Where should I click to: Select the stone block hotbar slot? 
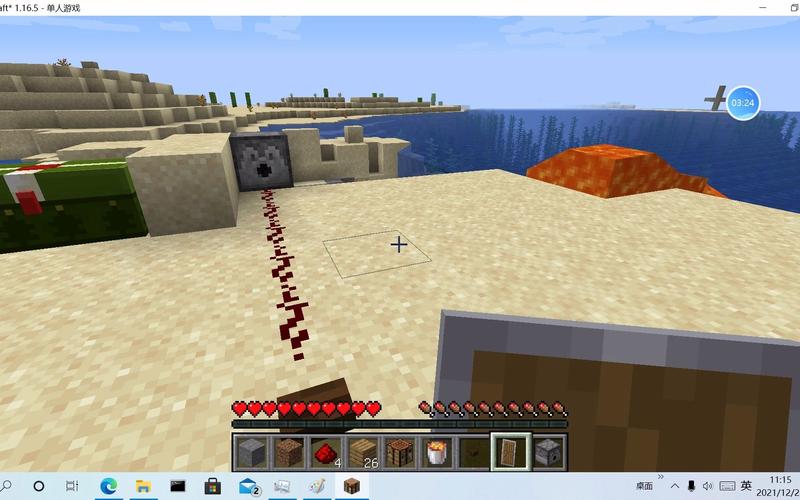coord(251,452)
